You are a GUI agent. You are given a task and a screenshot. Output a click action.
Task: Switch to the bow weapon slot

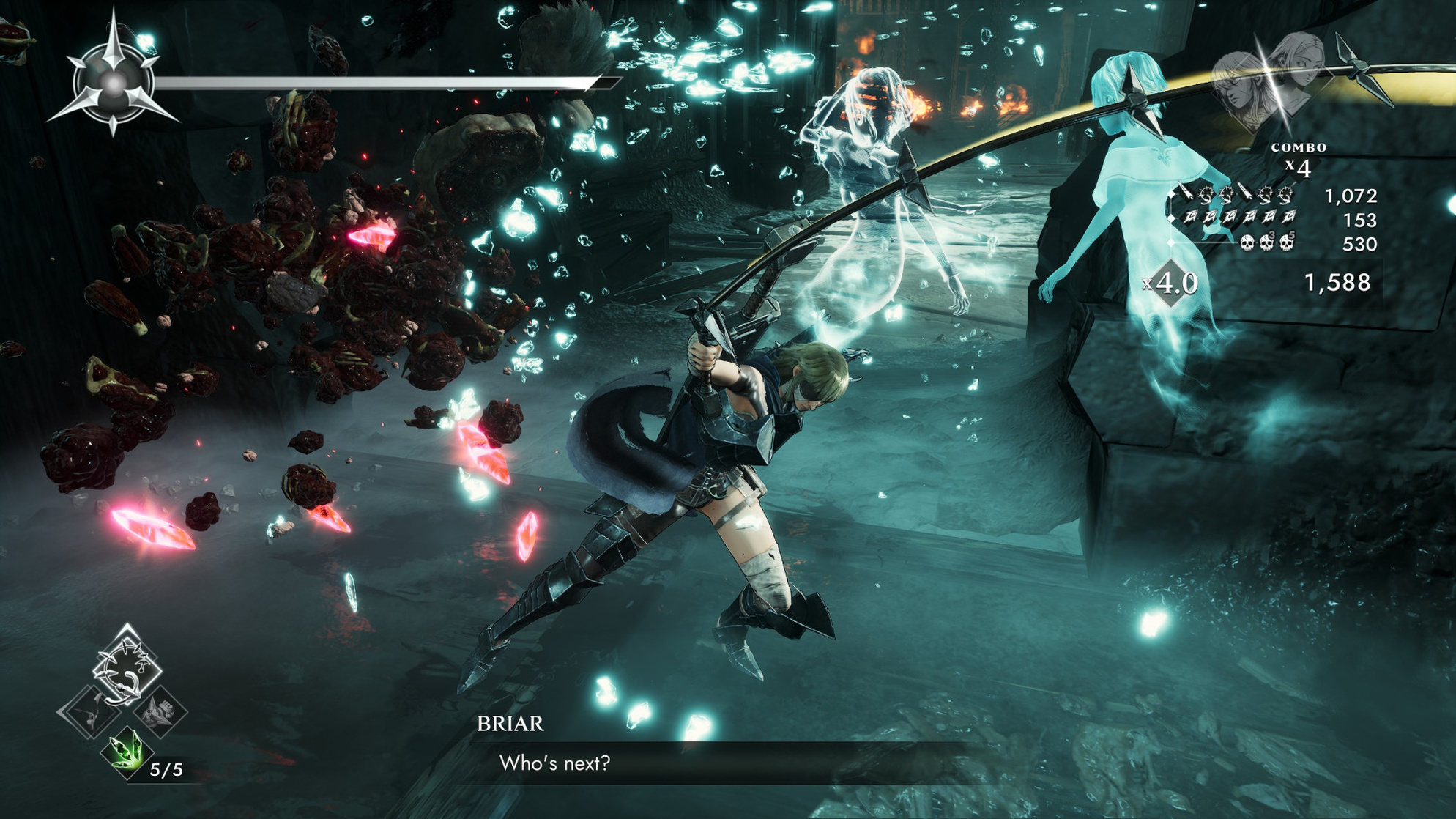(90, 711)
